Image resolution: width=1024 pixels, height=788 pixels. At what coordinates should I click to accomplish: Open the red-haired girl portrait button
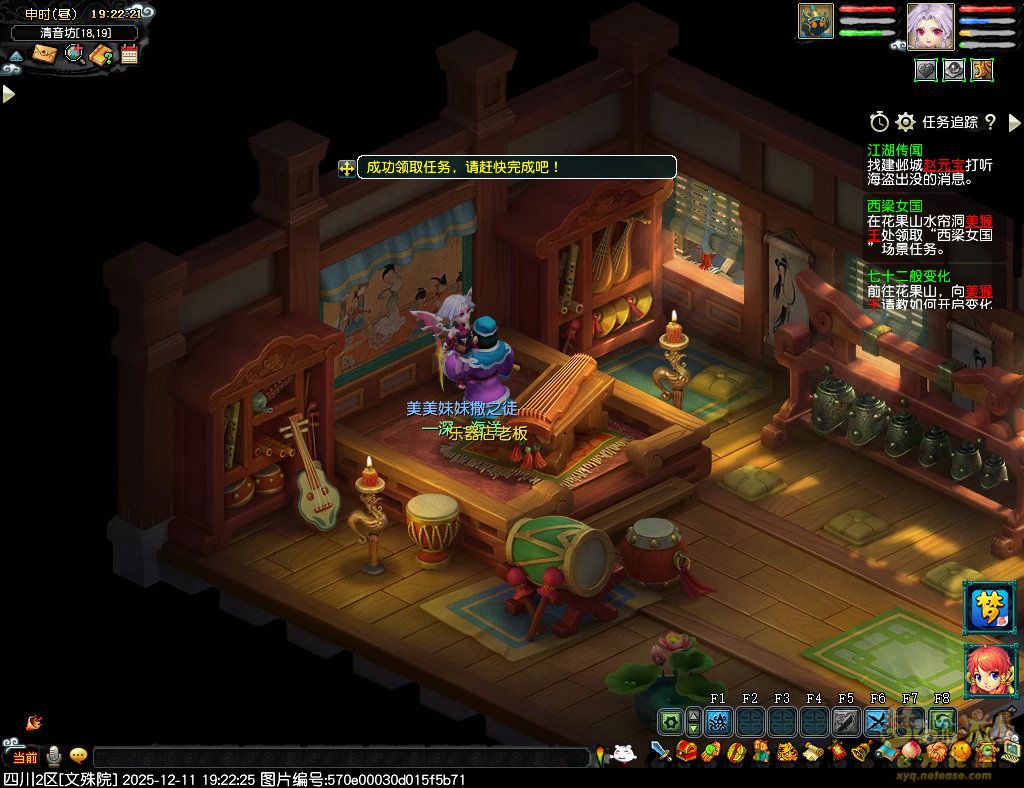pos(988,669)
